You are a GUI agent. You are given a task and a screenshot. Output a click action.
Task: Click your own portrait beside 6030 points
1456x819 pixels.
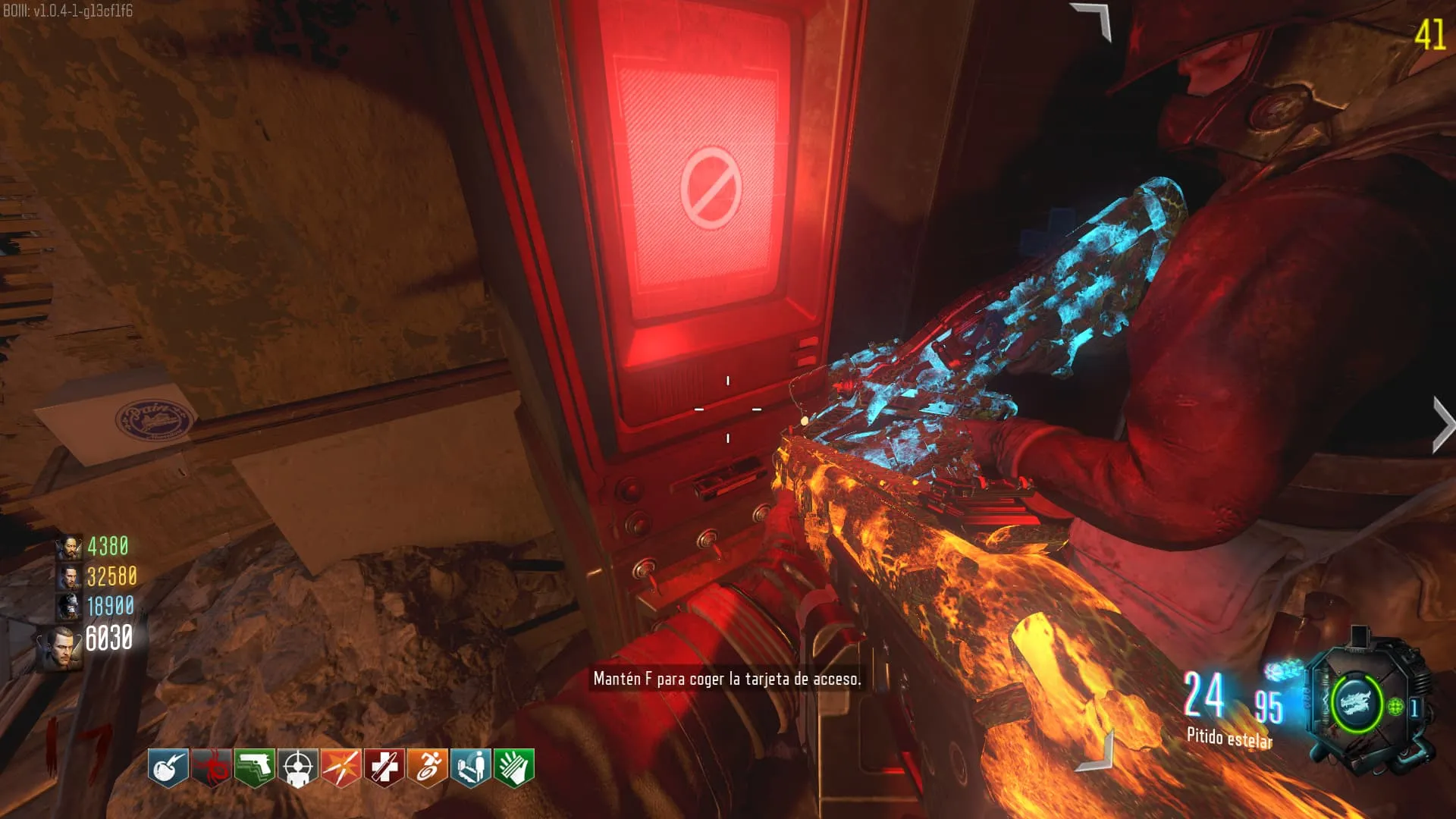click(x=61, y=646)
